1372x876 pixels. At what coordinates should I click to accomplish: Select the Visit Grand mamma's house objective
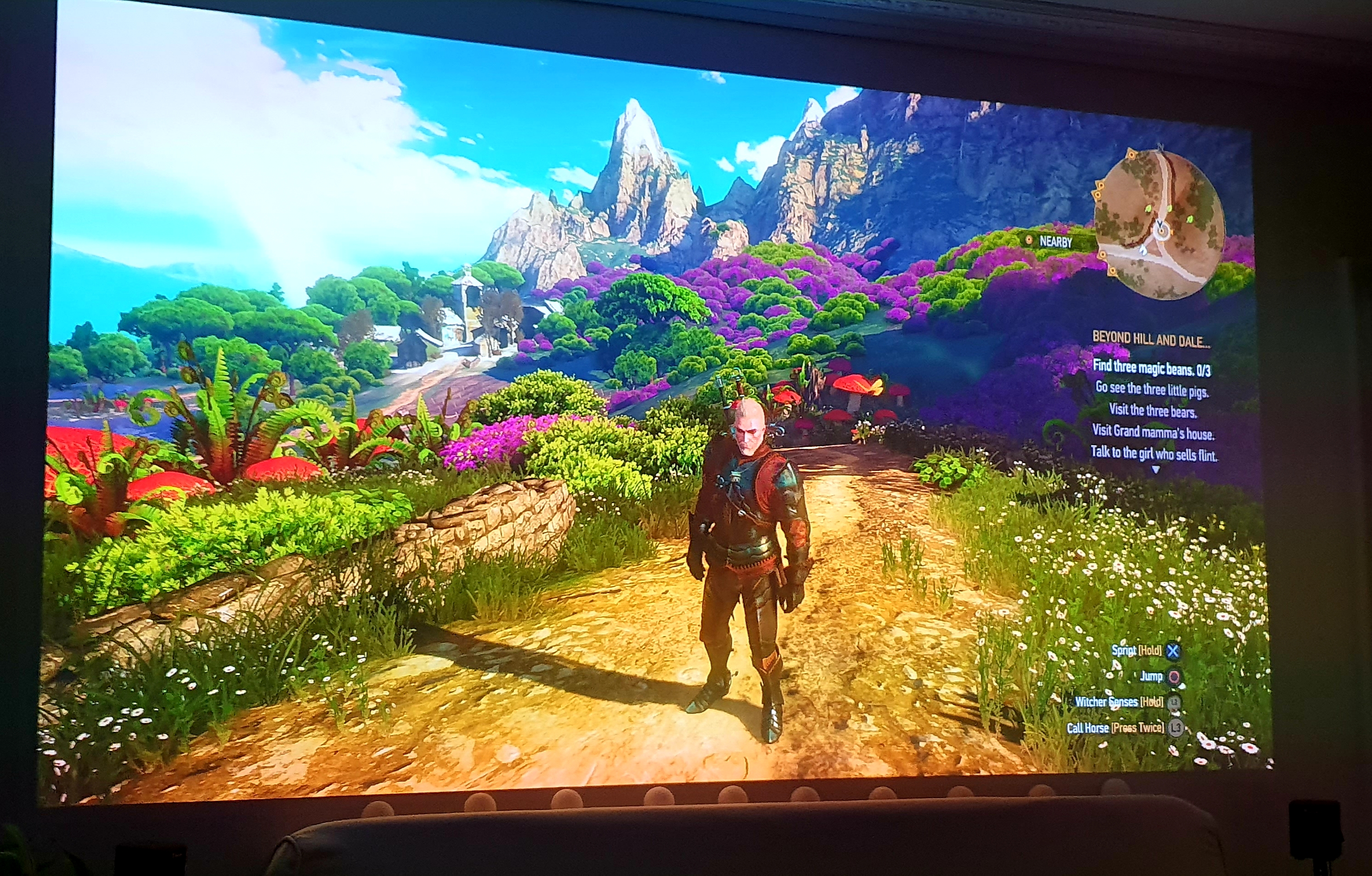pyautogui.click(x=1153, y=432)
